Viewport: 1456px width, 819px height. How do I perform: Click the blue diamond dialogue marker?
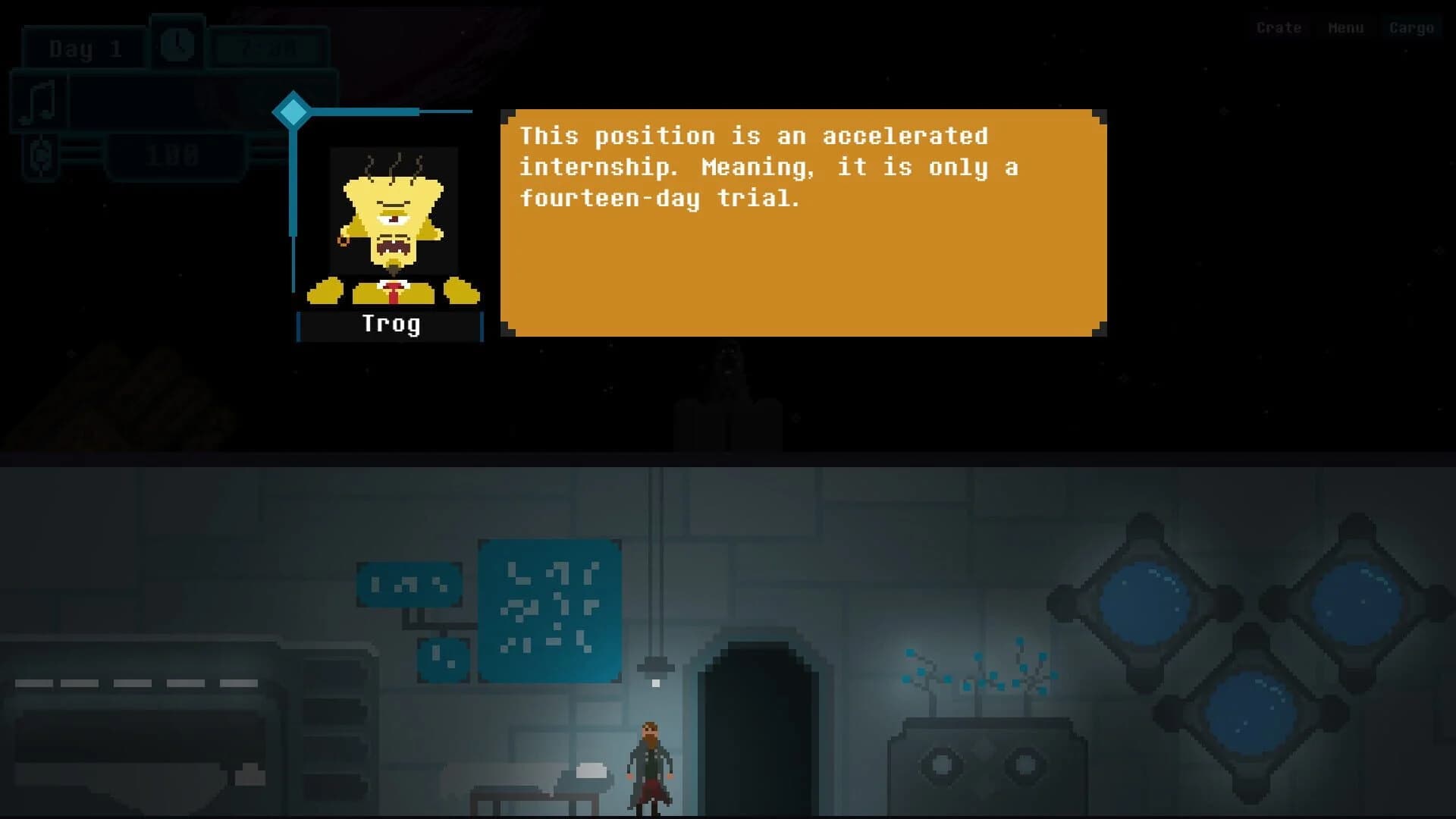click(x=293, y=111)
